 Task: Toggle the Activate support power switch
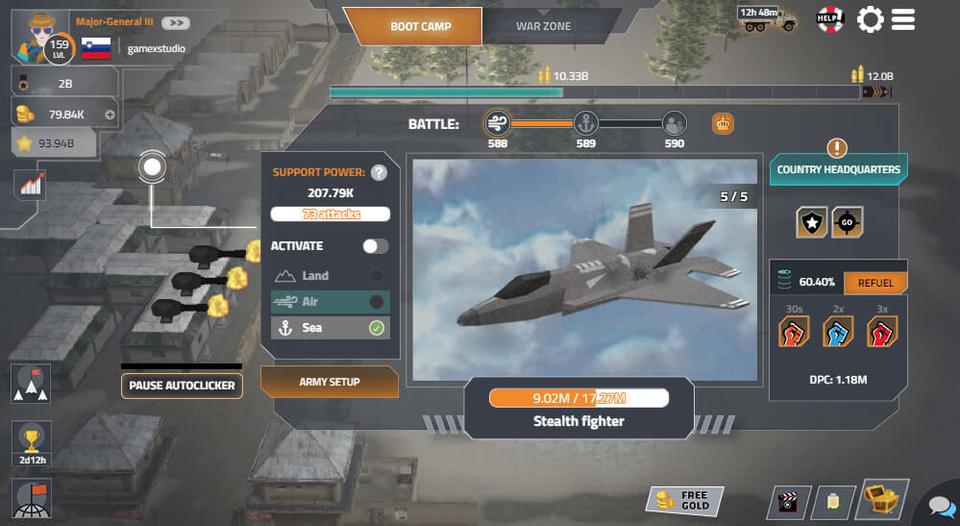(x=375, y=246)
